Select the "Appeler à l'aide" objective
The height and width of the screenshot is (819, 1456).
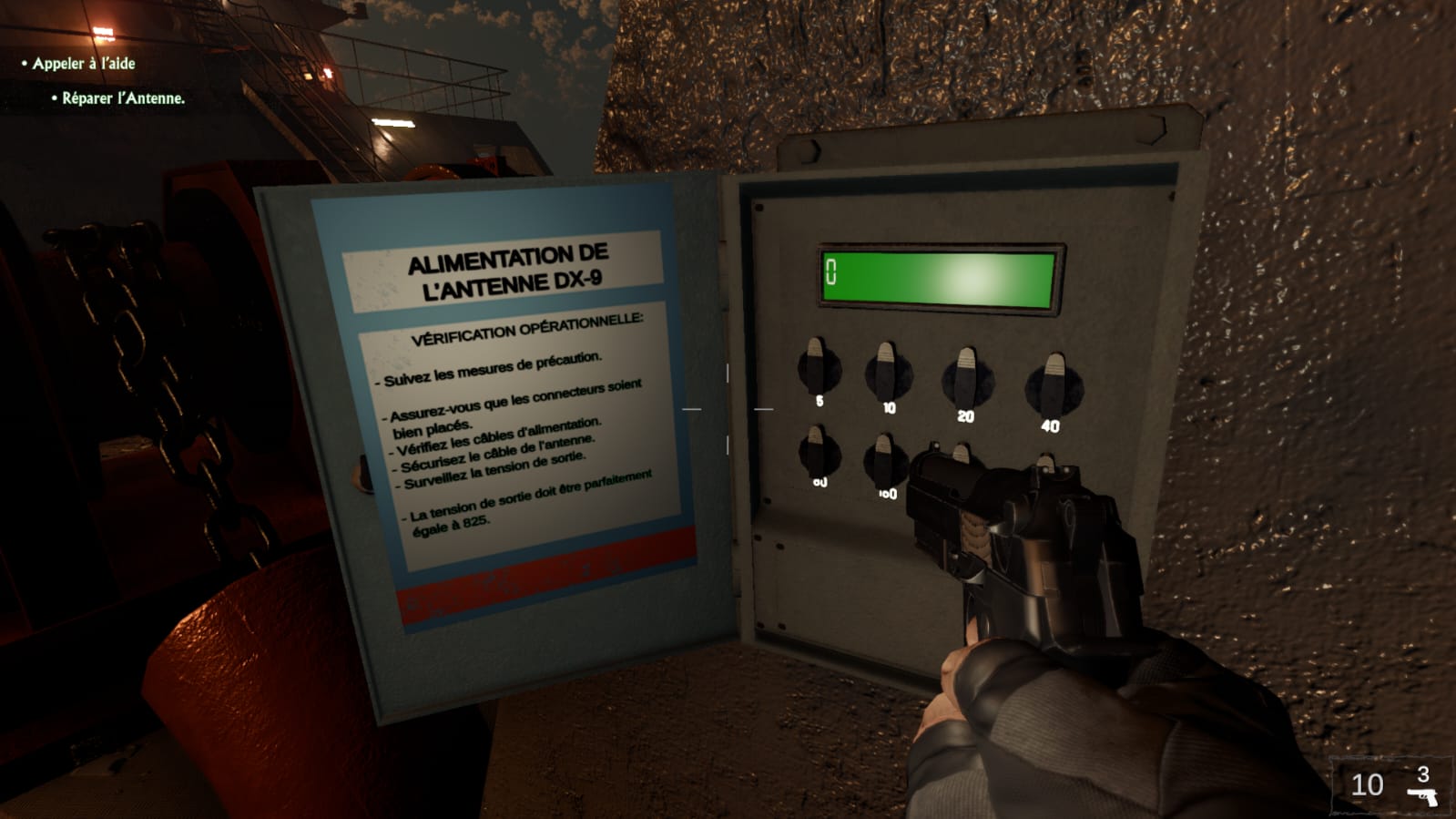84,63
